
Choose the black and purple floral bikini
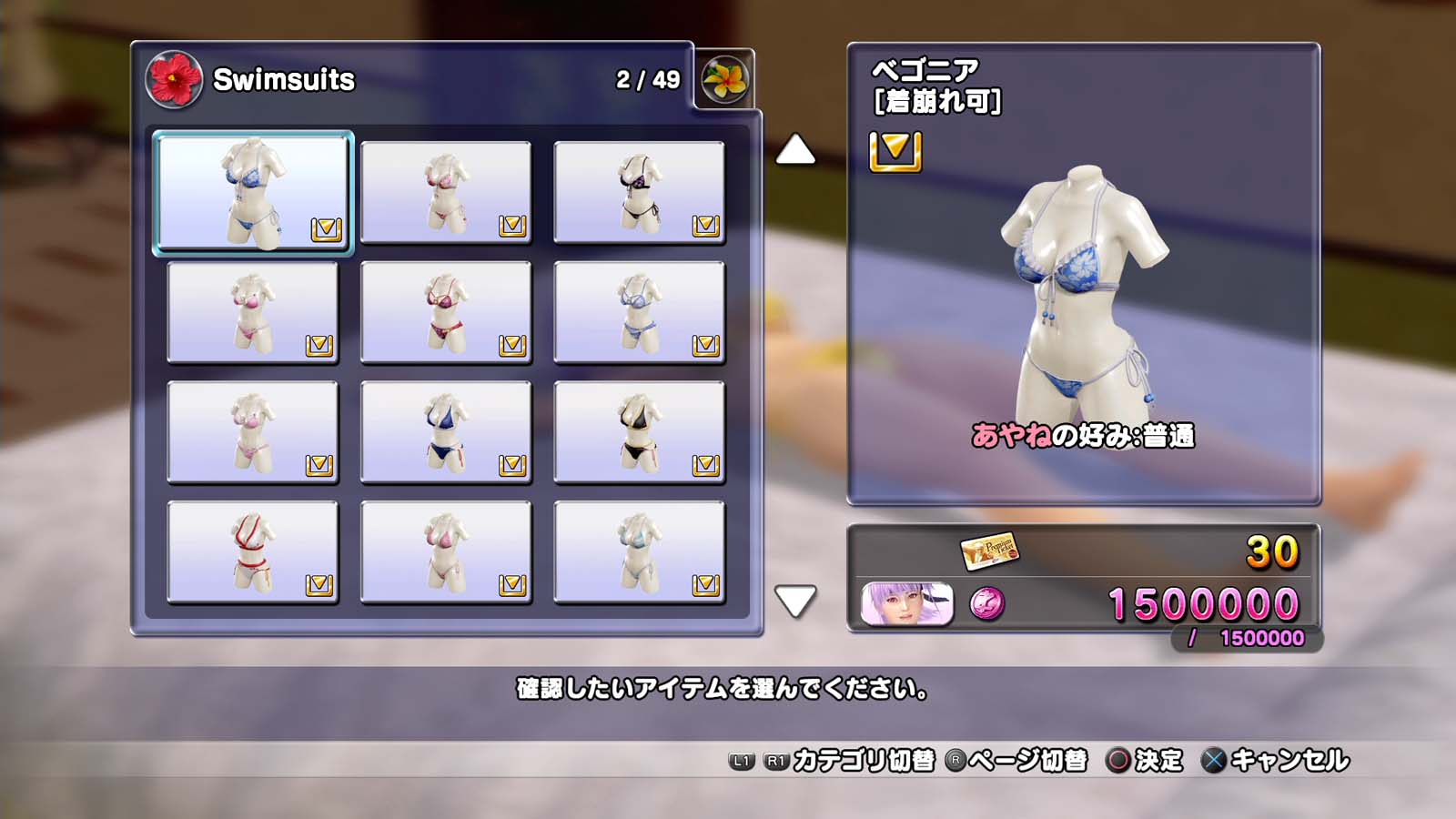[639, 192]
